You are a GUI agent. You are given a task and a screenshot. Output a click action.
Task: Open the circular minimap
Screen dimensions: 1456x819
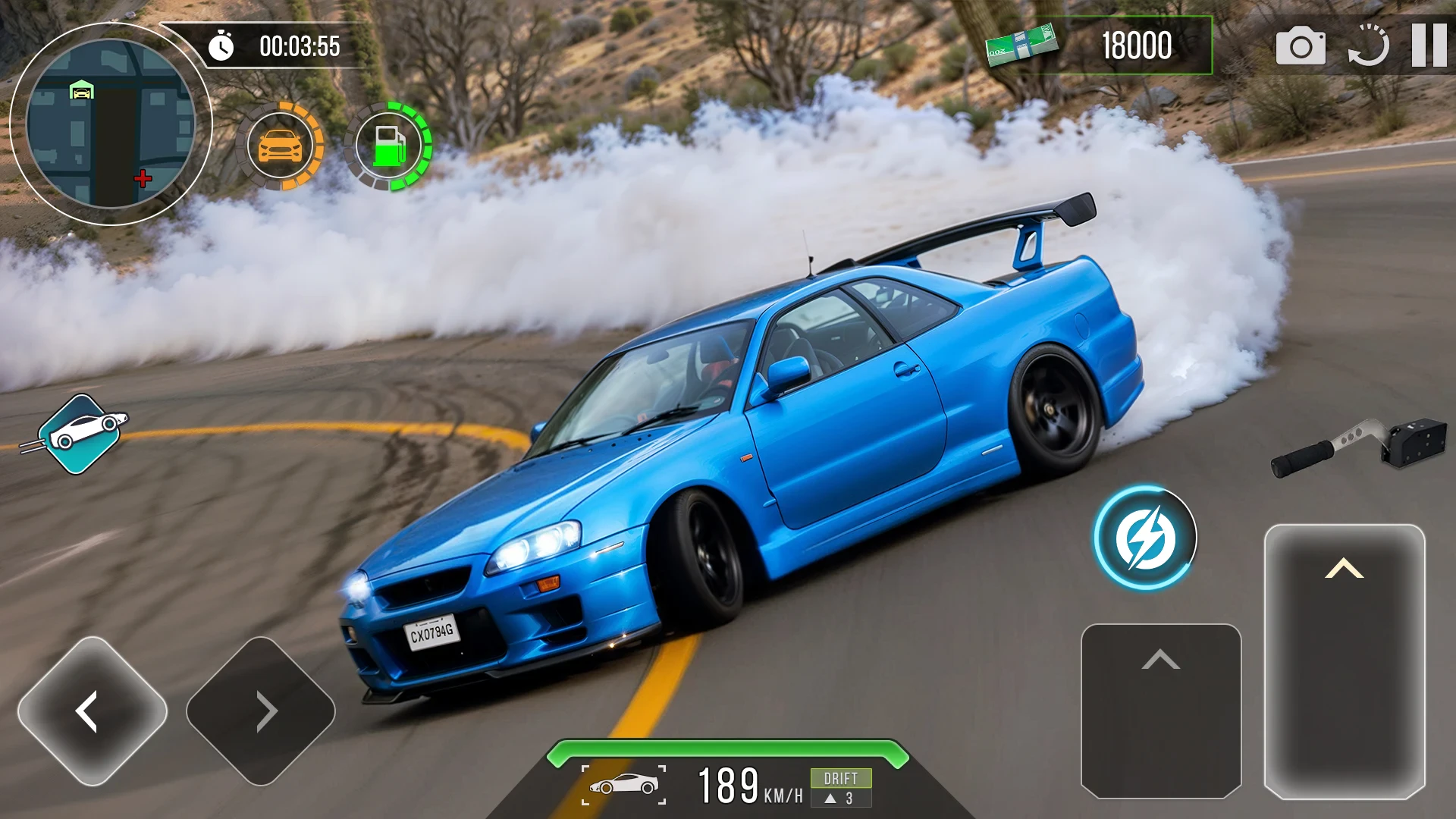(111, 124)
